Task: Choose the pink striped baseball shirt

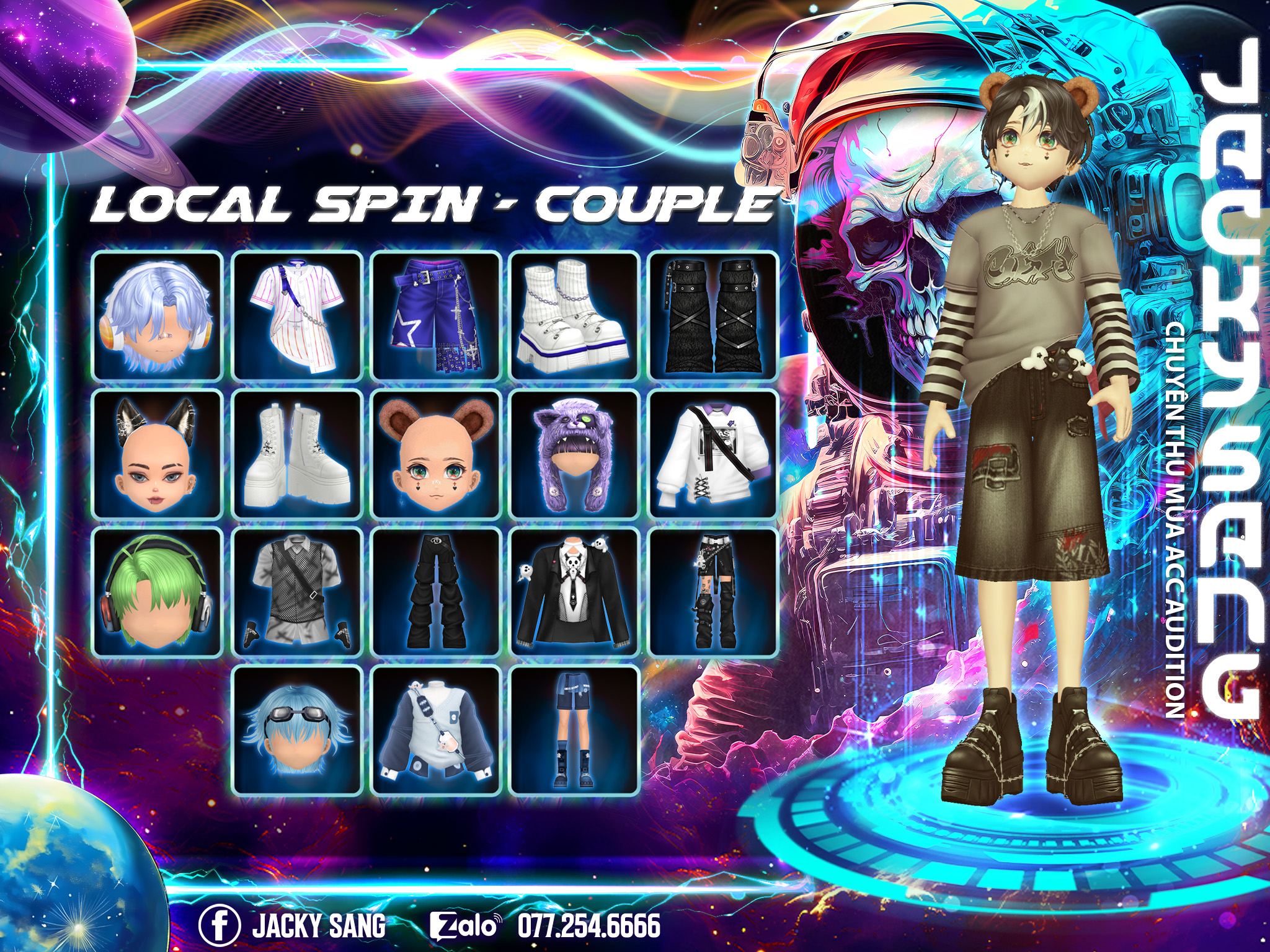Action: tap(297, 315)
